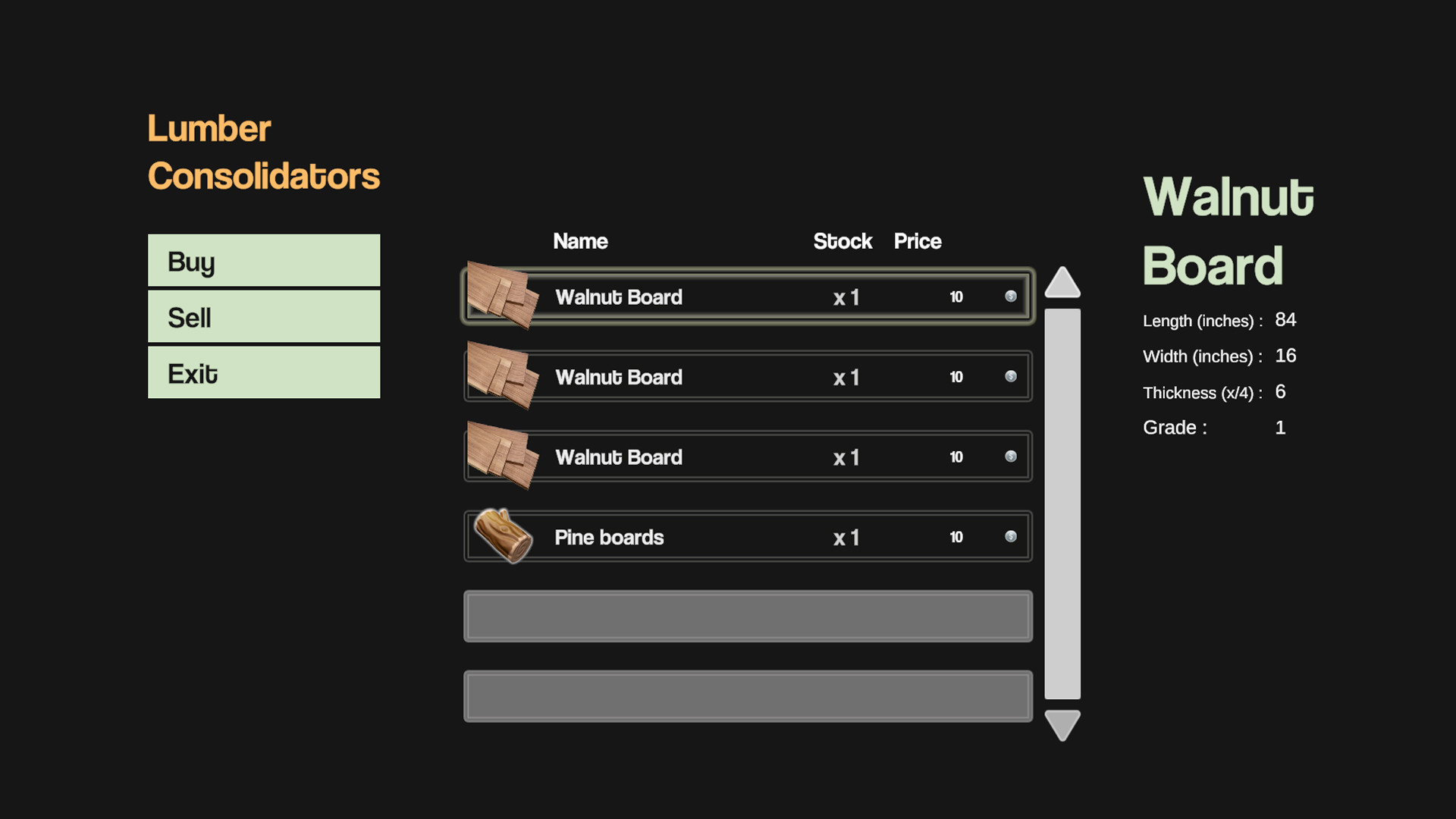The image size is (1456, 819).
Task: Click the first empty gray listing slot
Action: tap(747, 617)
